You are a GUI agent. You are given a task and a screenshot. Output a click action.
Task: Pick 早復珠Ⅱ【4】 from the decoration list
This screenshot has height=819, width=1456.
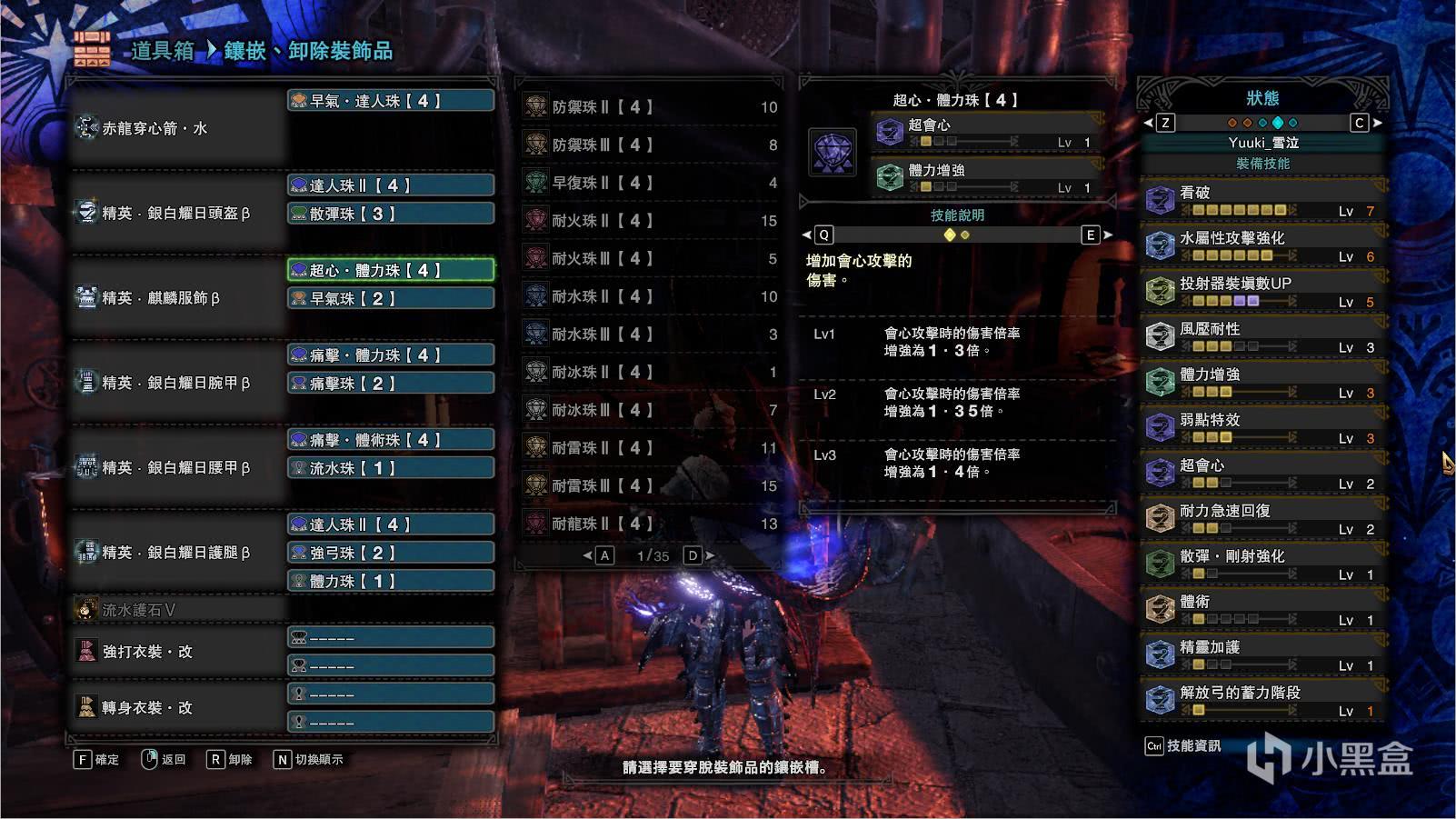pyautogui.click(x=651, y=183)
